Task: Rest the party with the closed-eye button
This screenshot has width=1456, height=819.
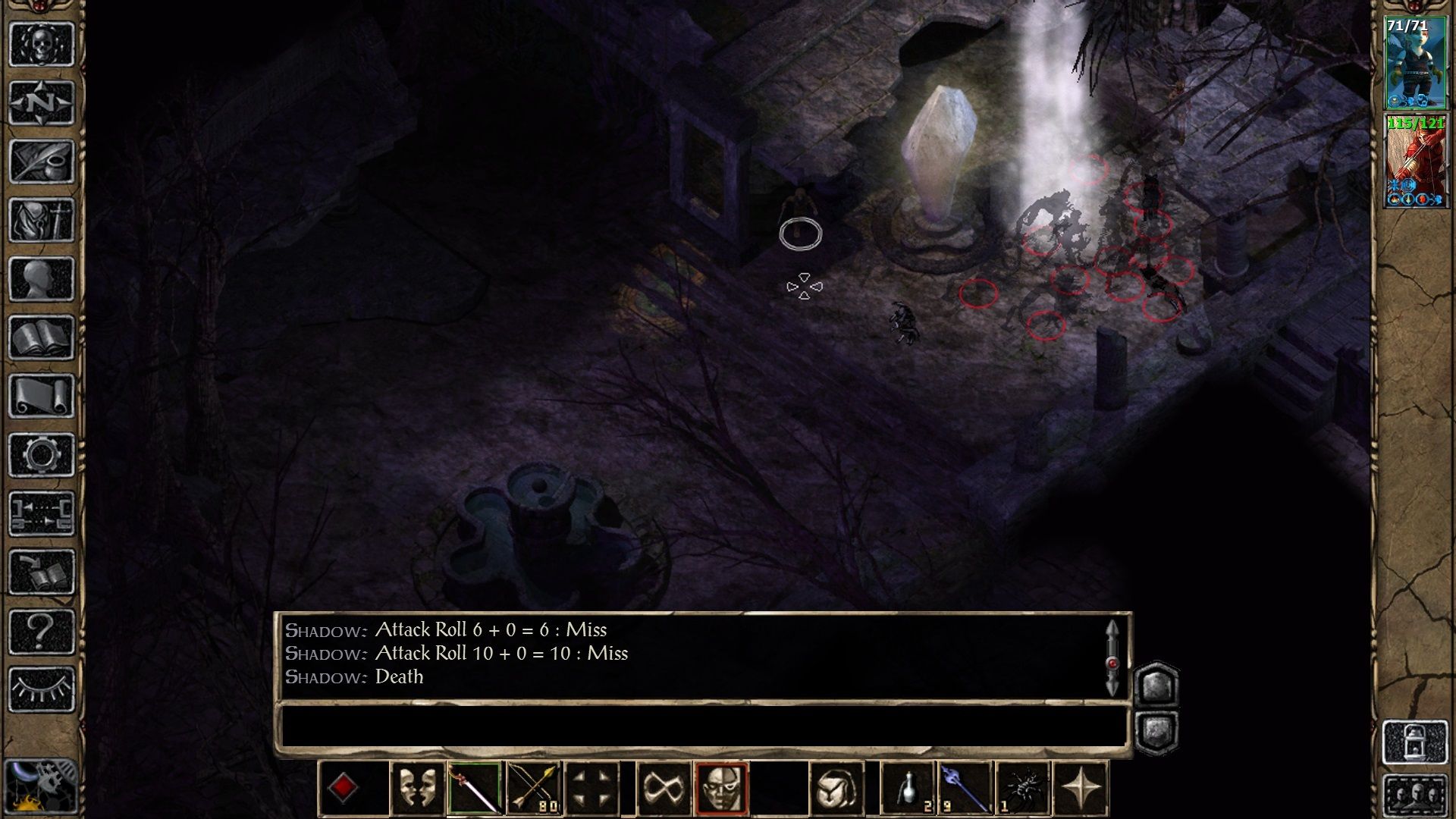Action: 41,689
